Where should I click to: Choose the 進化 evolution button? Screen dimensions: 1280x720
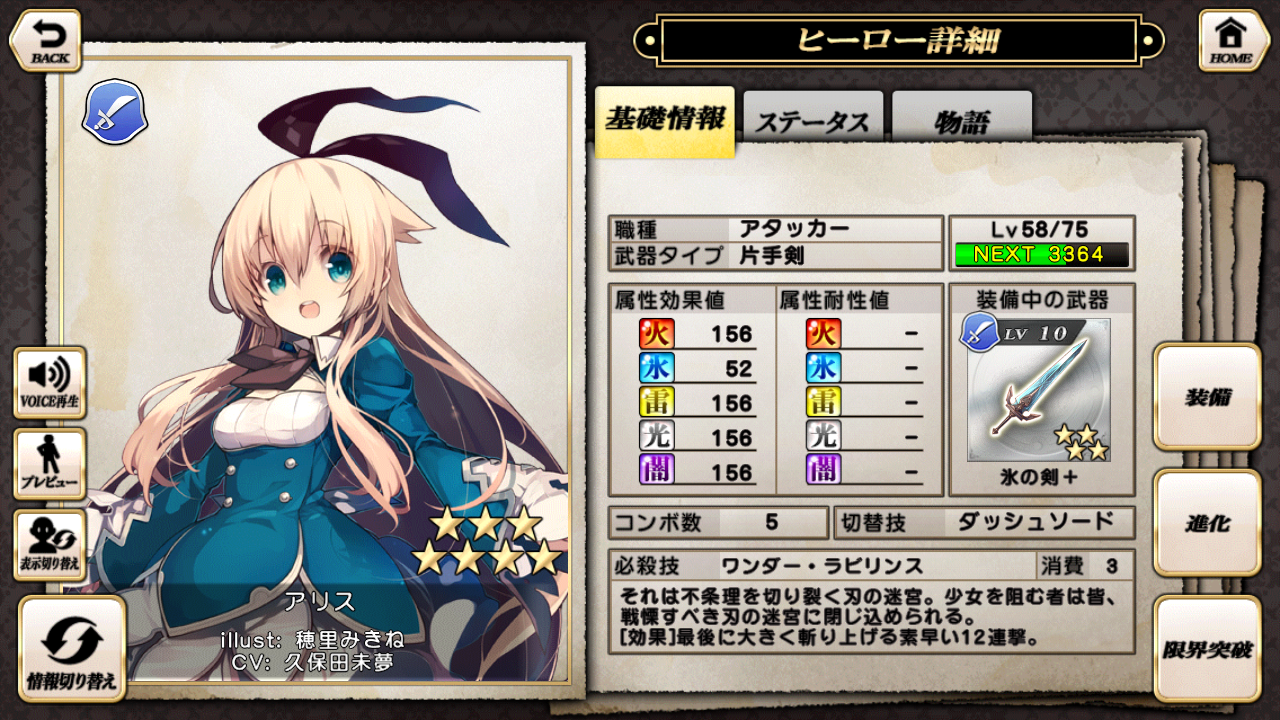1207,523
